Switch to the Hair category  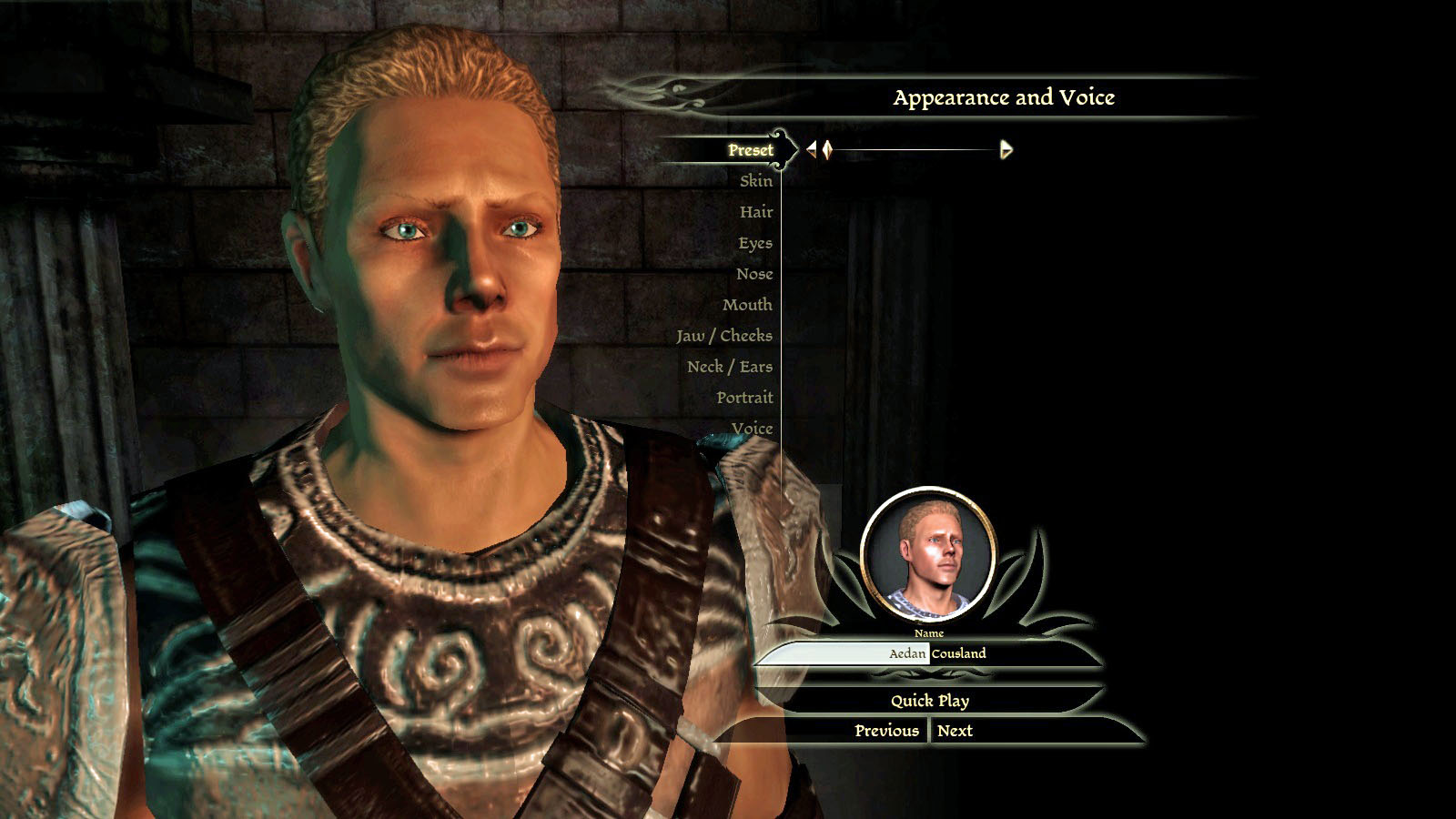(x=755, y=212)
